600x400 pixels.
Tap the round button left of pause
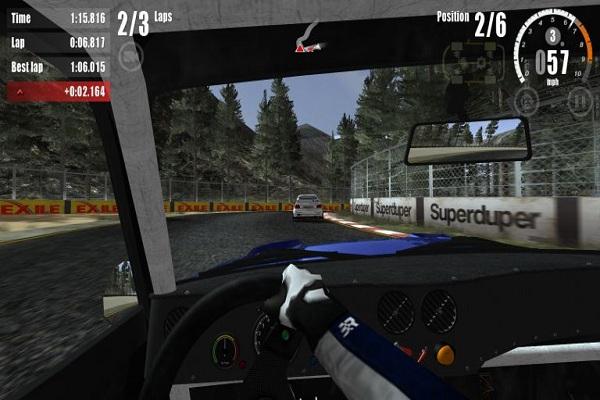526,100
